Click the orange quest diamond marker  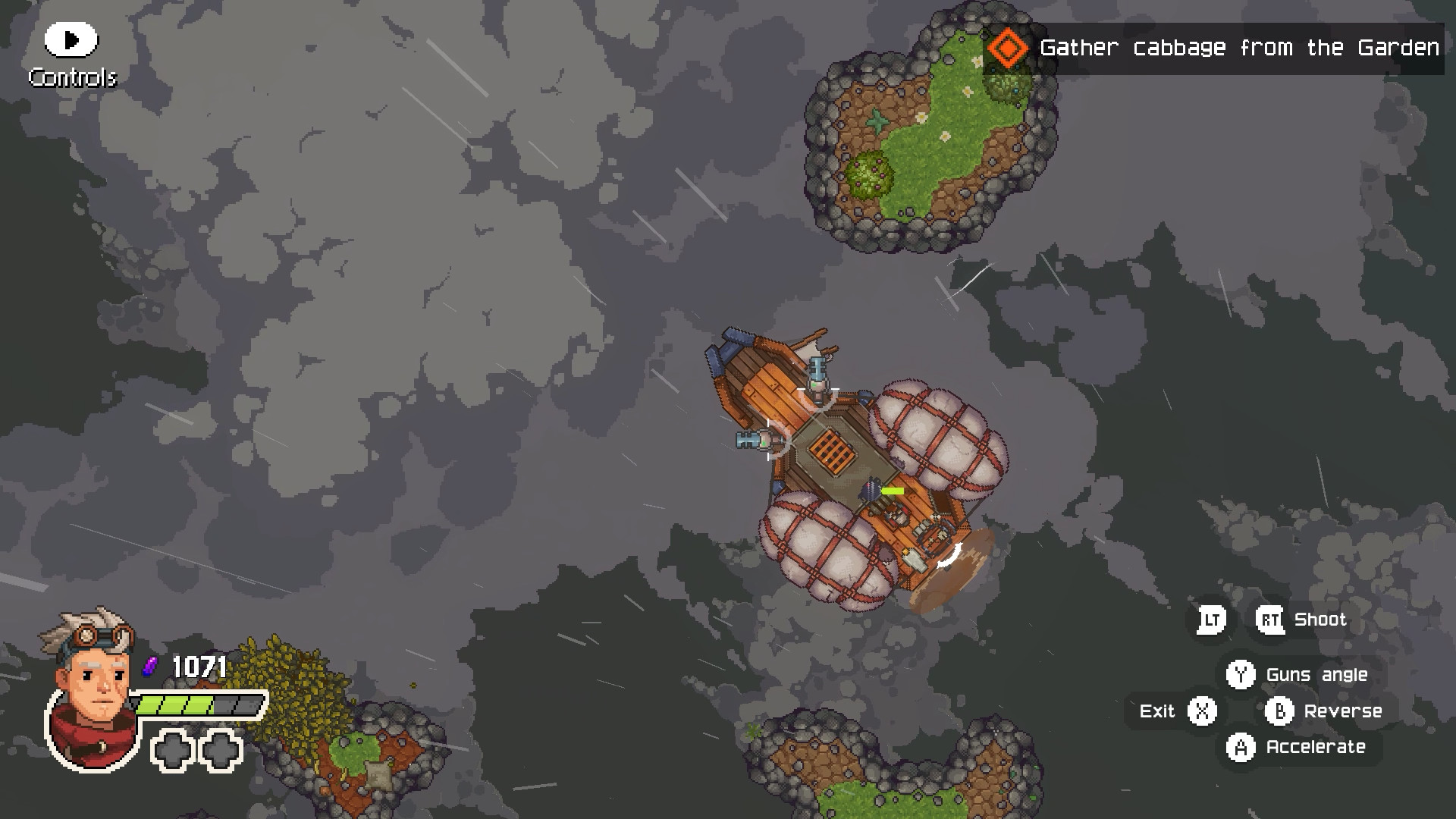click(1008, 48)
